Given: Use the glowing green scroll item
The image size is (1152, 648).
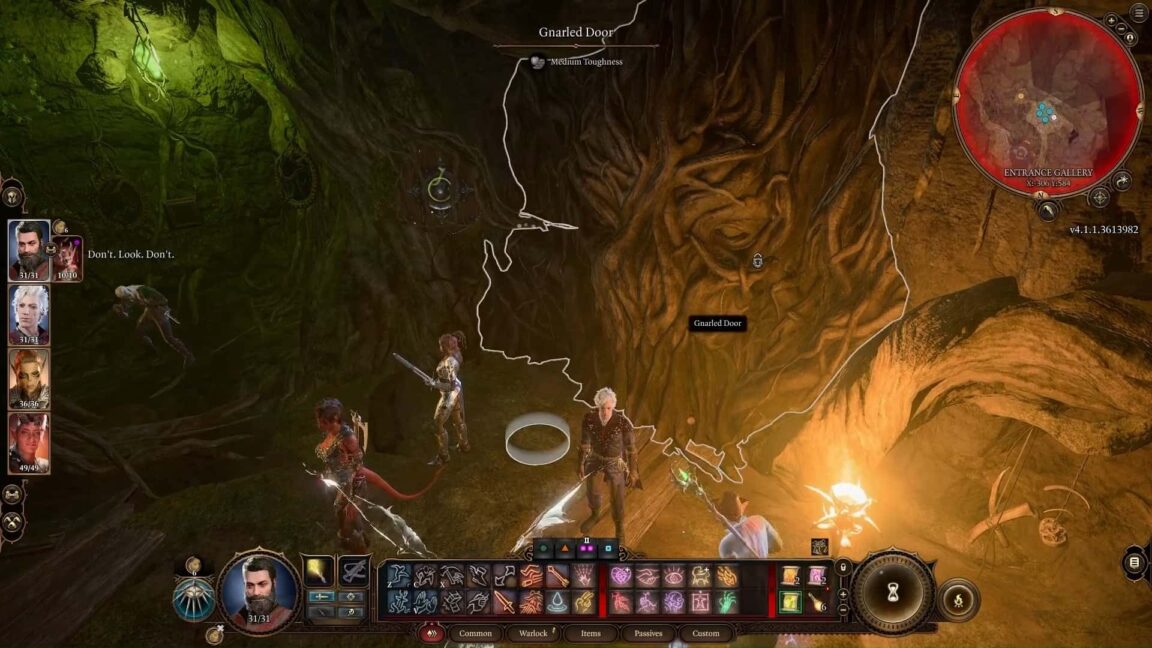Looking at the screenshot, I should [791, 602].
